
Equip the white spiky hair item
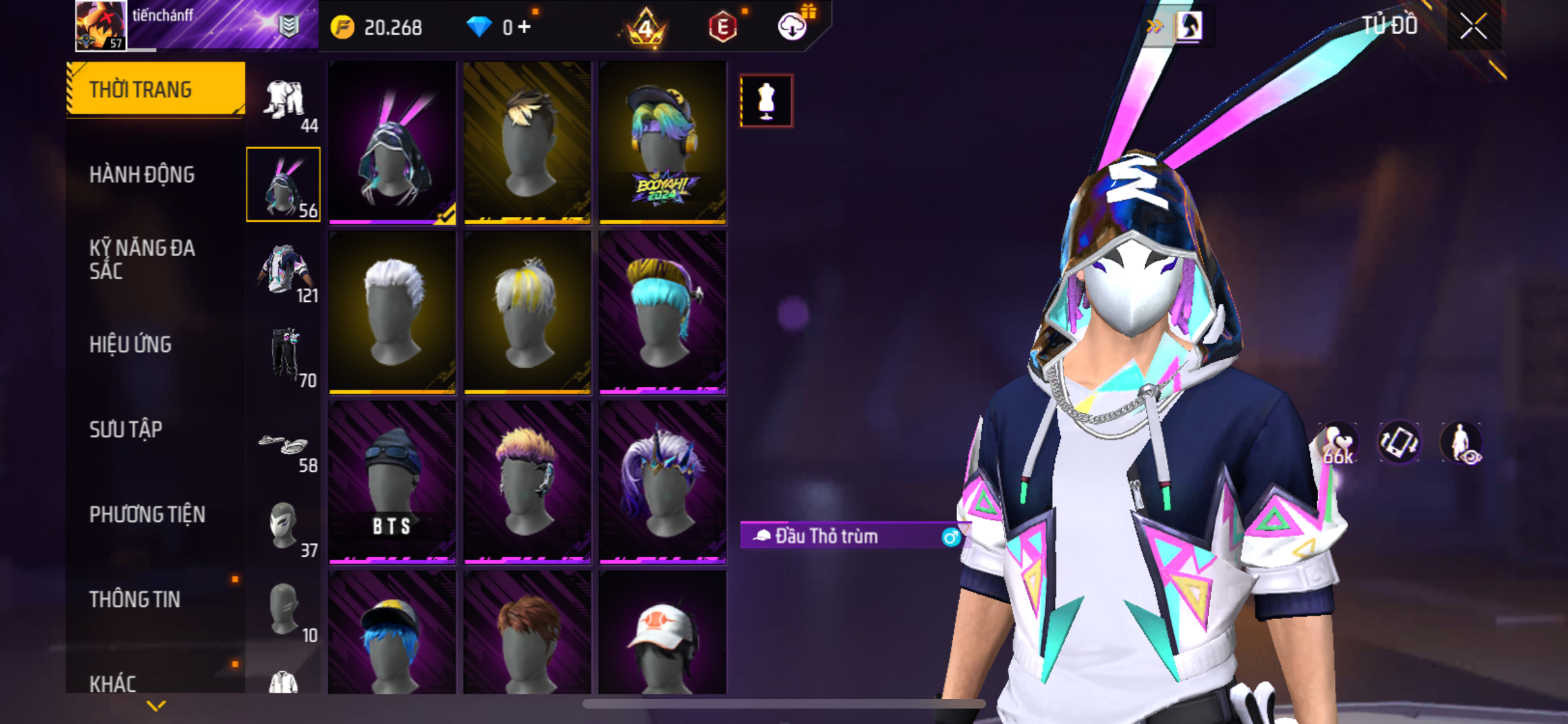point(392,312)
